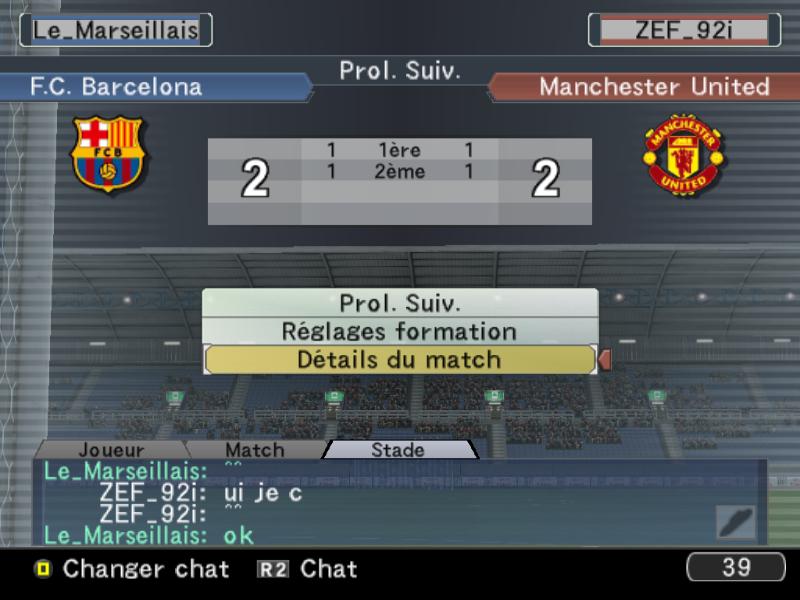Select Détails du match
This screenshot has height=600, width=800.
(x=400, y=360)
